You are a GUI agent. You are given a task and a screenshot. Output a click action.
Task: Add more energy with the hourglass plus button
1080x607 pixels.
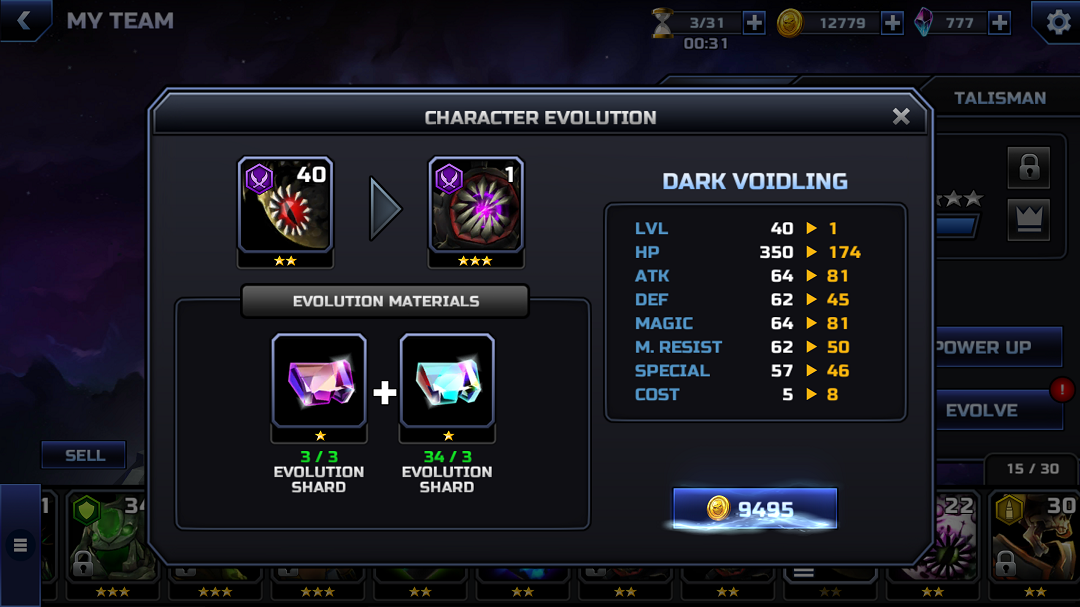coord(754,22)
